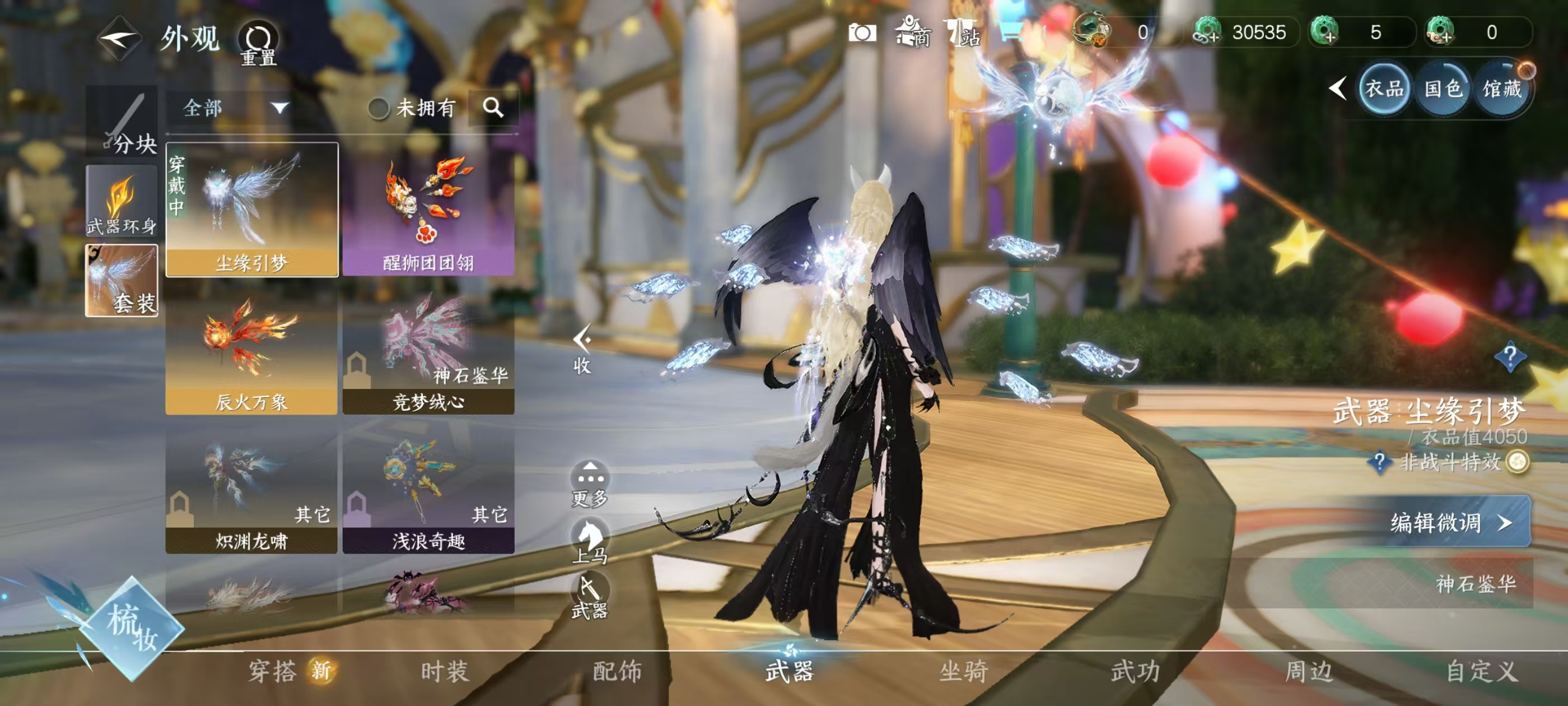The width and height of the screenshot is (1568, 706).
Task: Choose the locked 浅浪奇趣 skin
Action: 428,491
